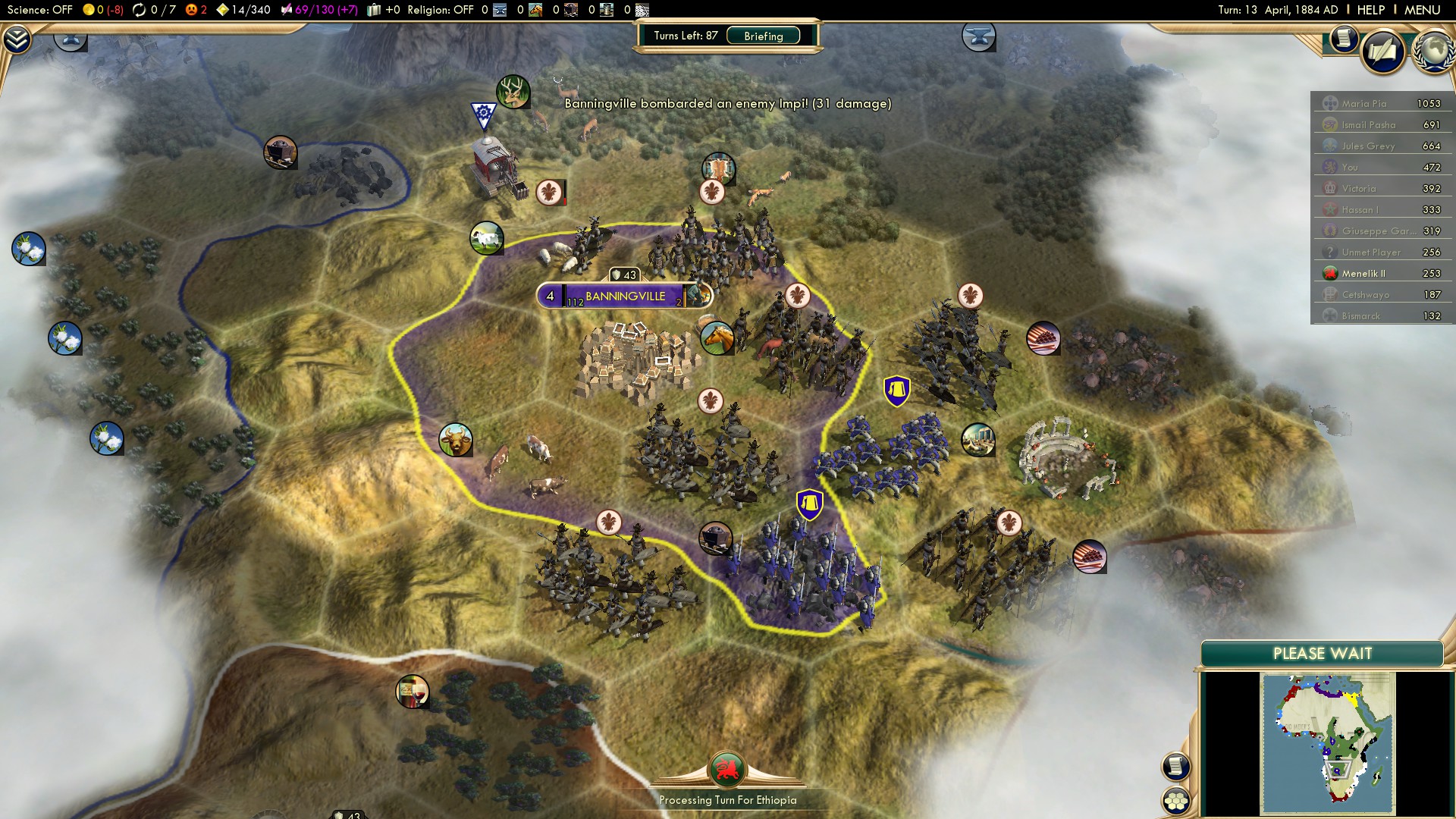
Task: Open the HELP item in the top right
Action: click(1373, 10)
